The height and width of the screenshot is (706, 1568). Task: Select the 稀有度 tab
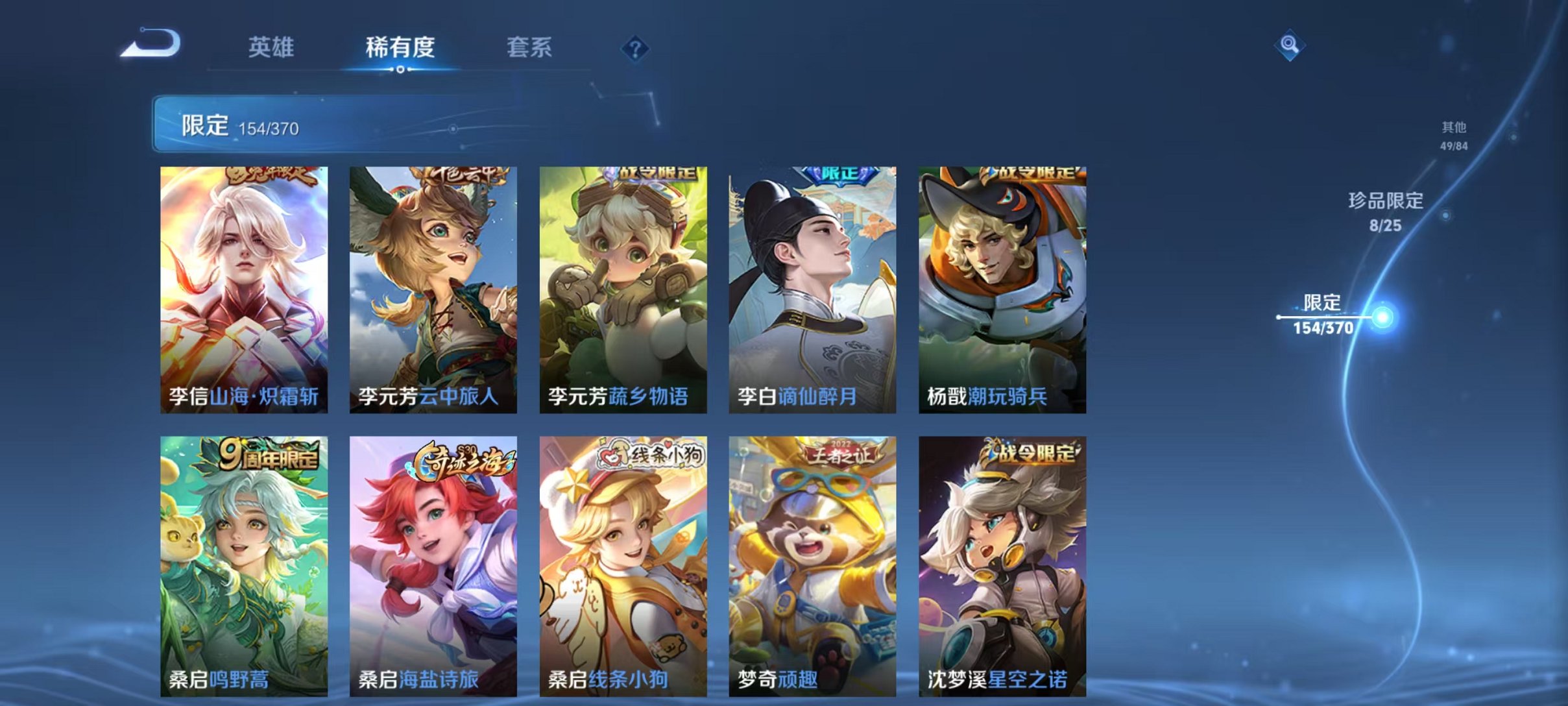coord(400,49)
